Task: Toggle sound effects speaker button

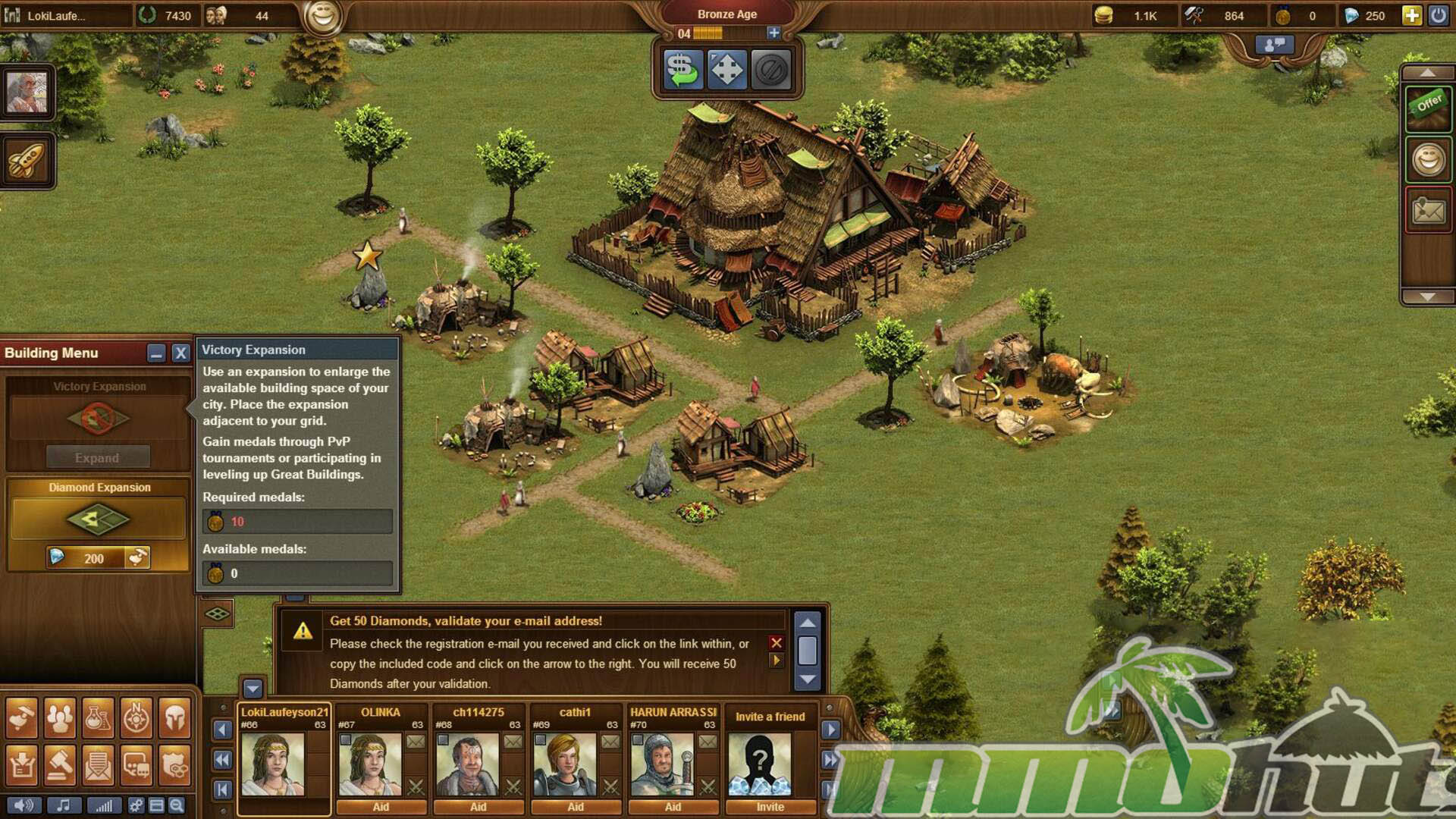Action: pos(24,805)
